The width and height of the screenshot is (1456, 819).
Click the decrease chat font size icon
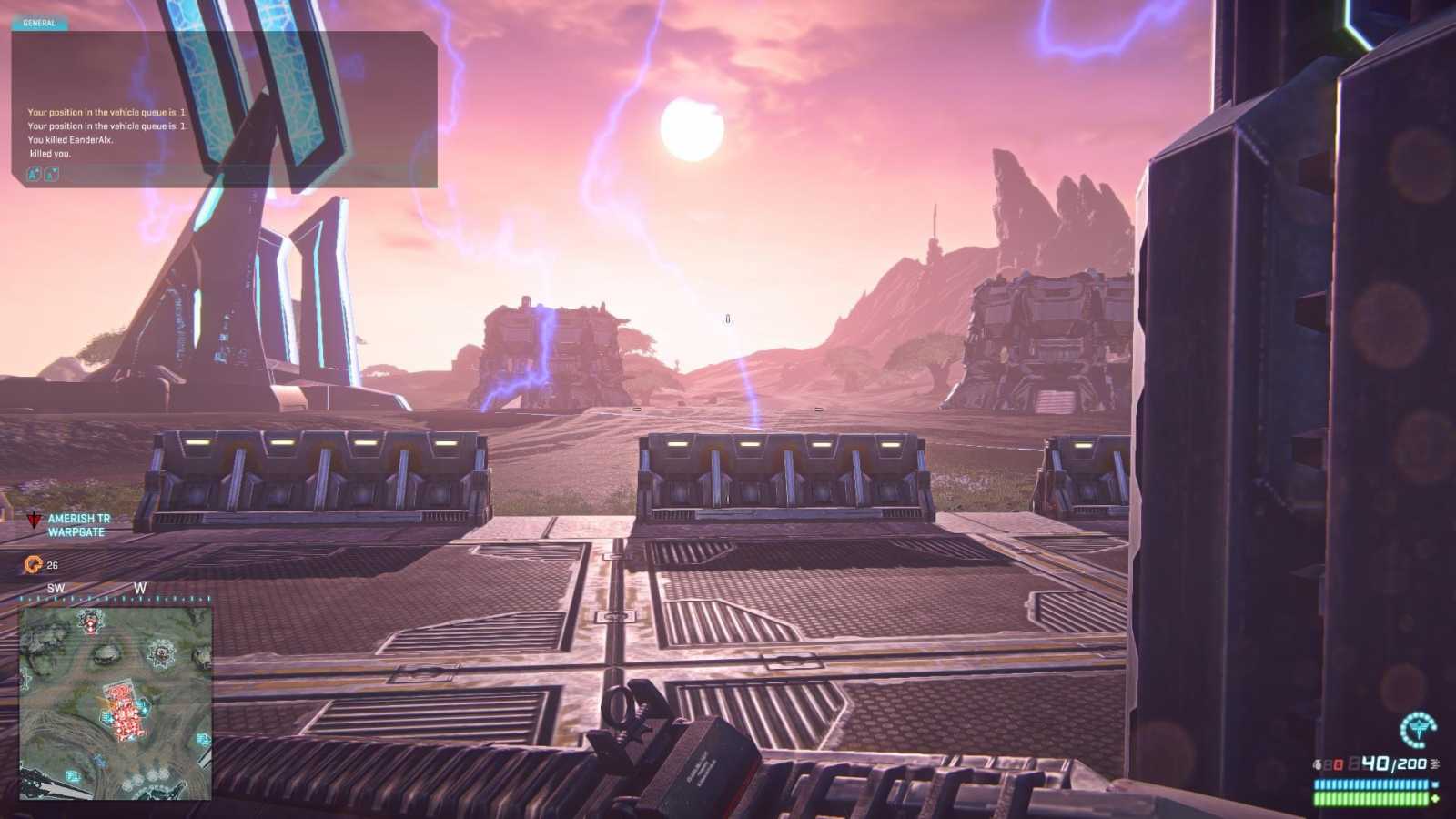[51, 174]
